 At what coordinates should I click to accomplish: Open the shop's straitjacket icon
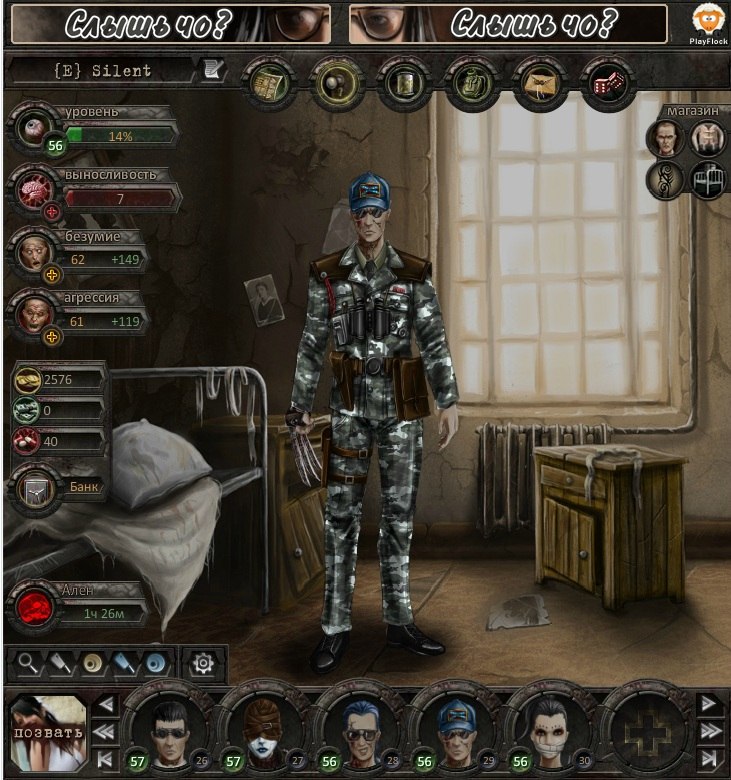pyautogui.click(x=707, y=139)
